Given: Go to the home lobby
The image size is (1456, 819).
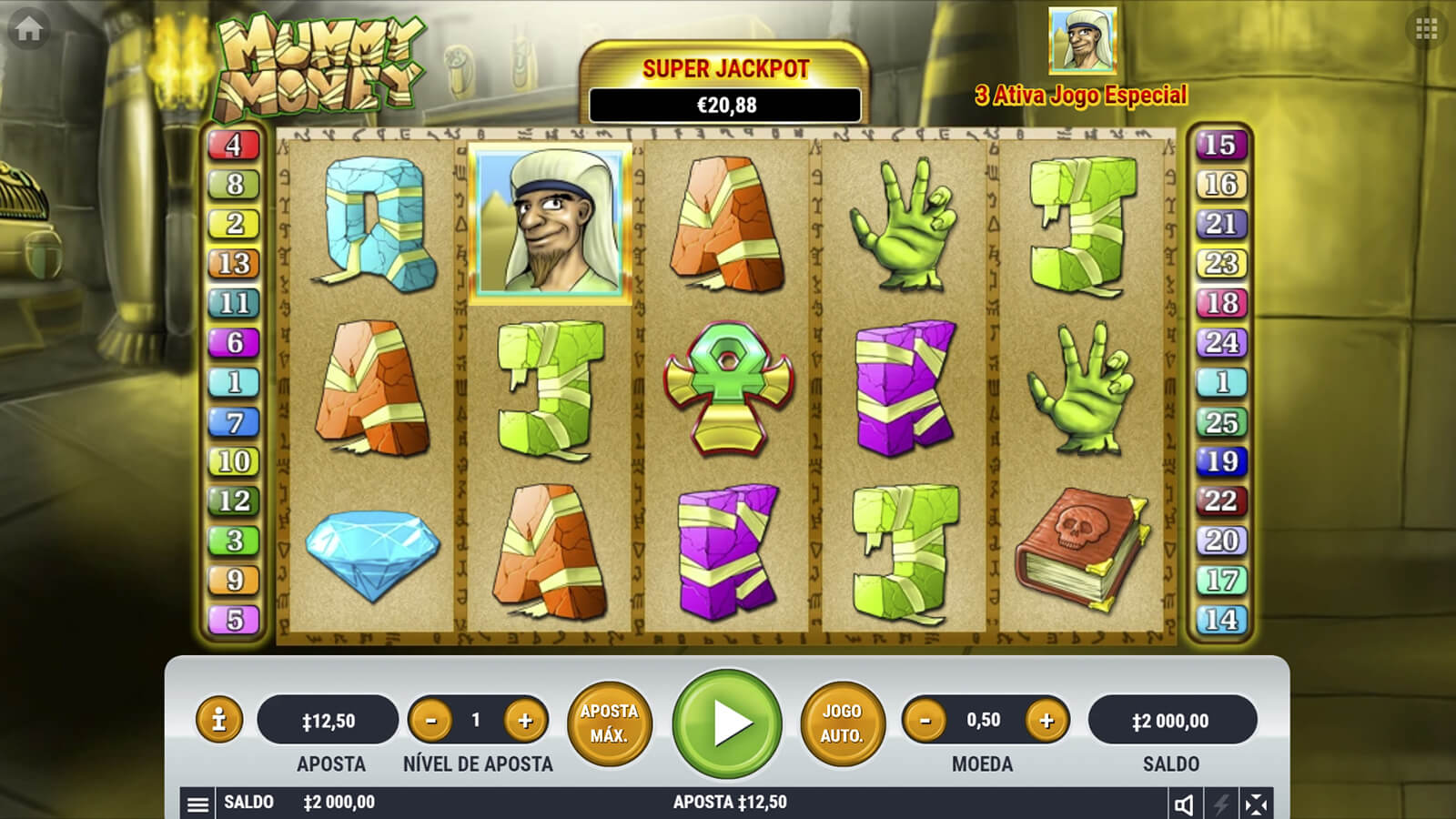Looking at the screenshot, I should [x=28, y=29].
